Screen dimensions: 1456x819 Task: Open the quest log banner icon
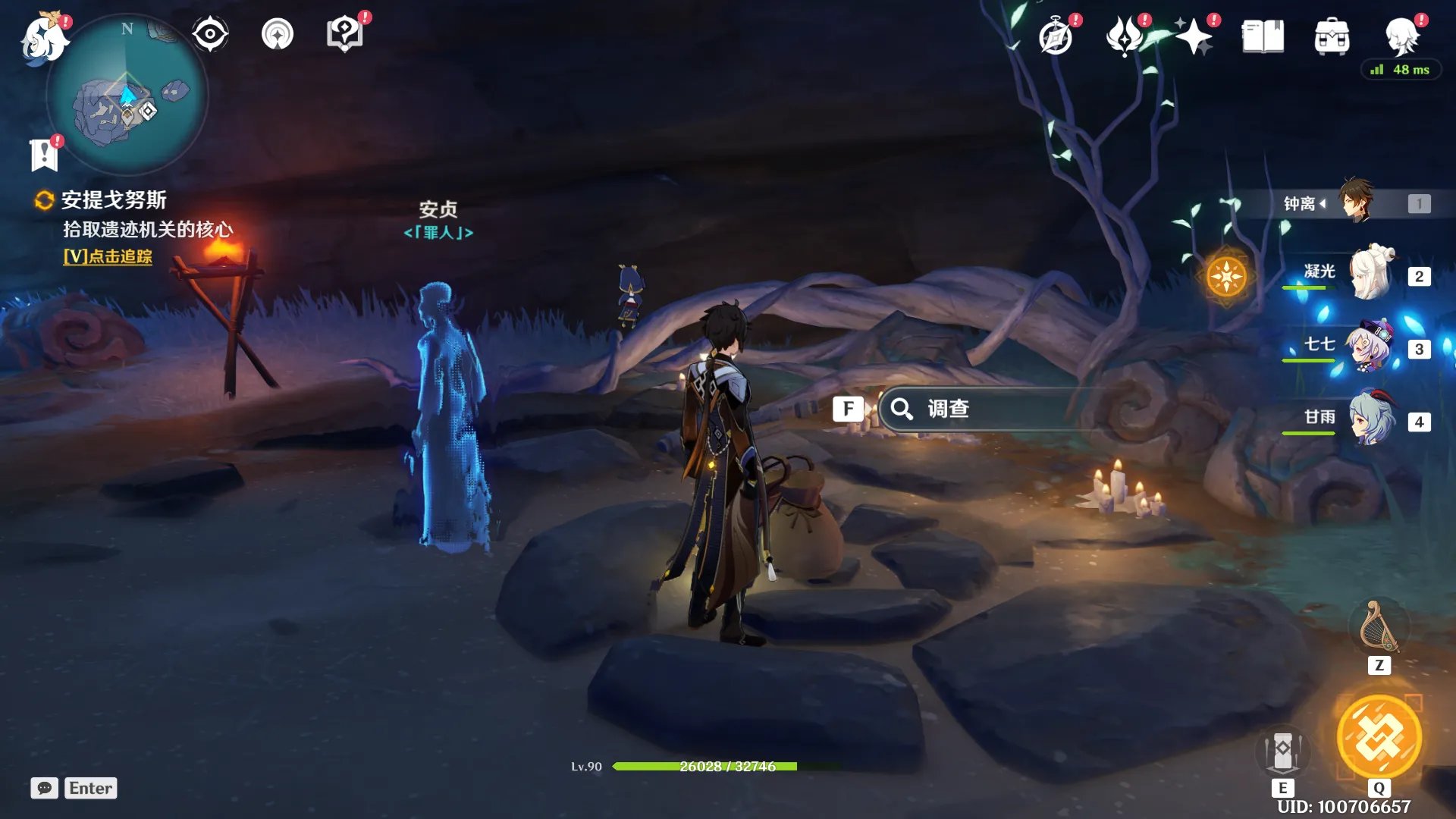(44, 155)
